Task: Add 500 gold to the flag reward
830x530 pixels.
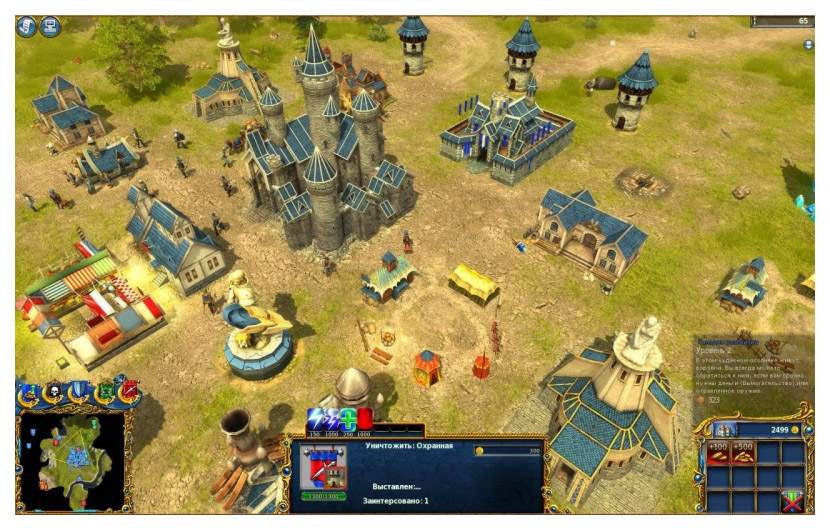Action: point(743,454)
